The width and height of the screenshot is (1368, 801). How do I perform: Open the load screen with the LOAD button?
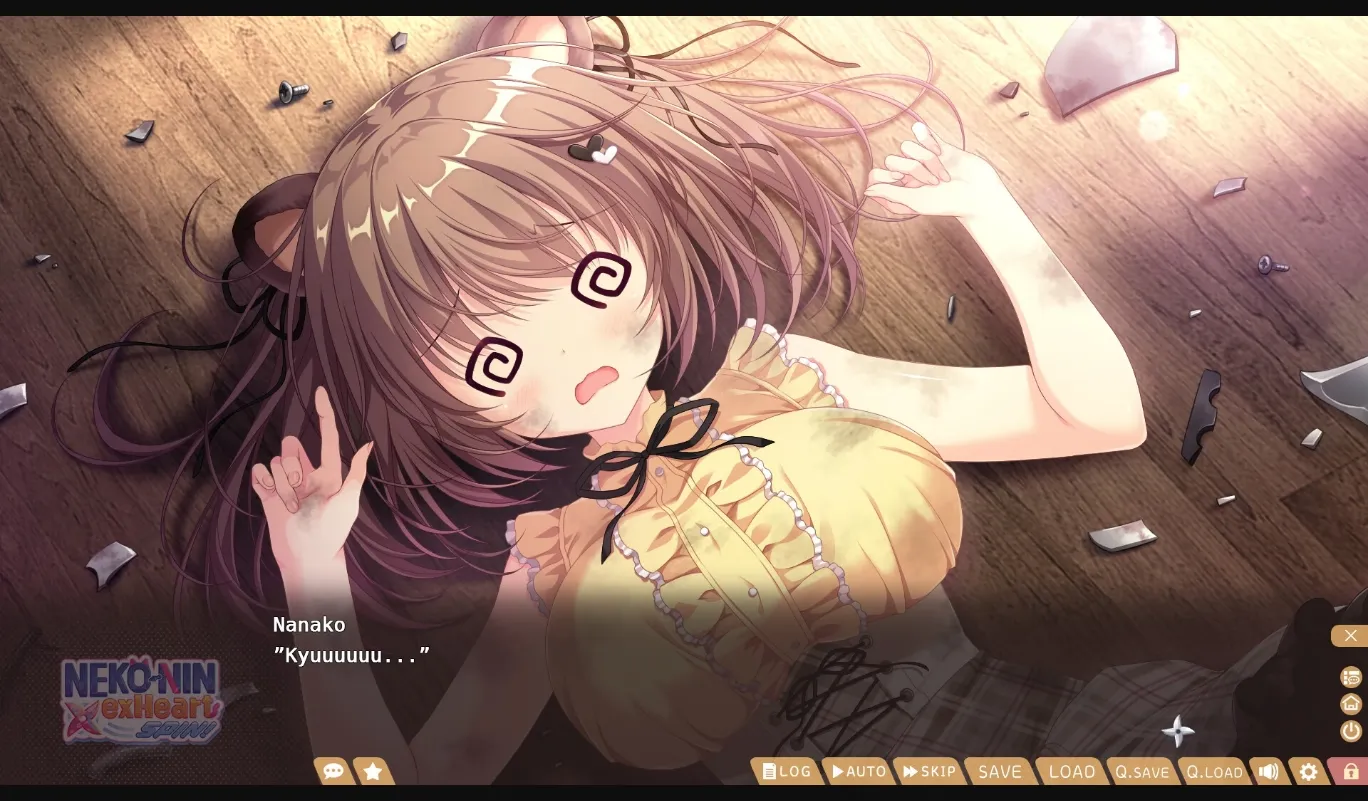click(x=1070, y=771)
